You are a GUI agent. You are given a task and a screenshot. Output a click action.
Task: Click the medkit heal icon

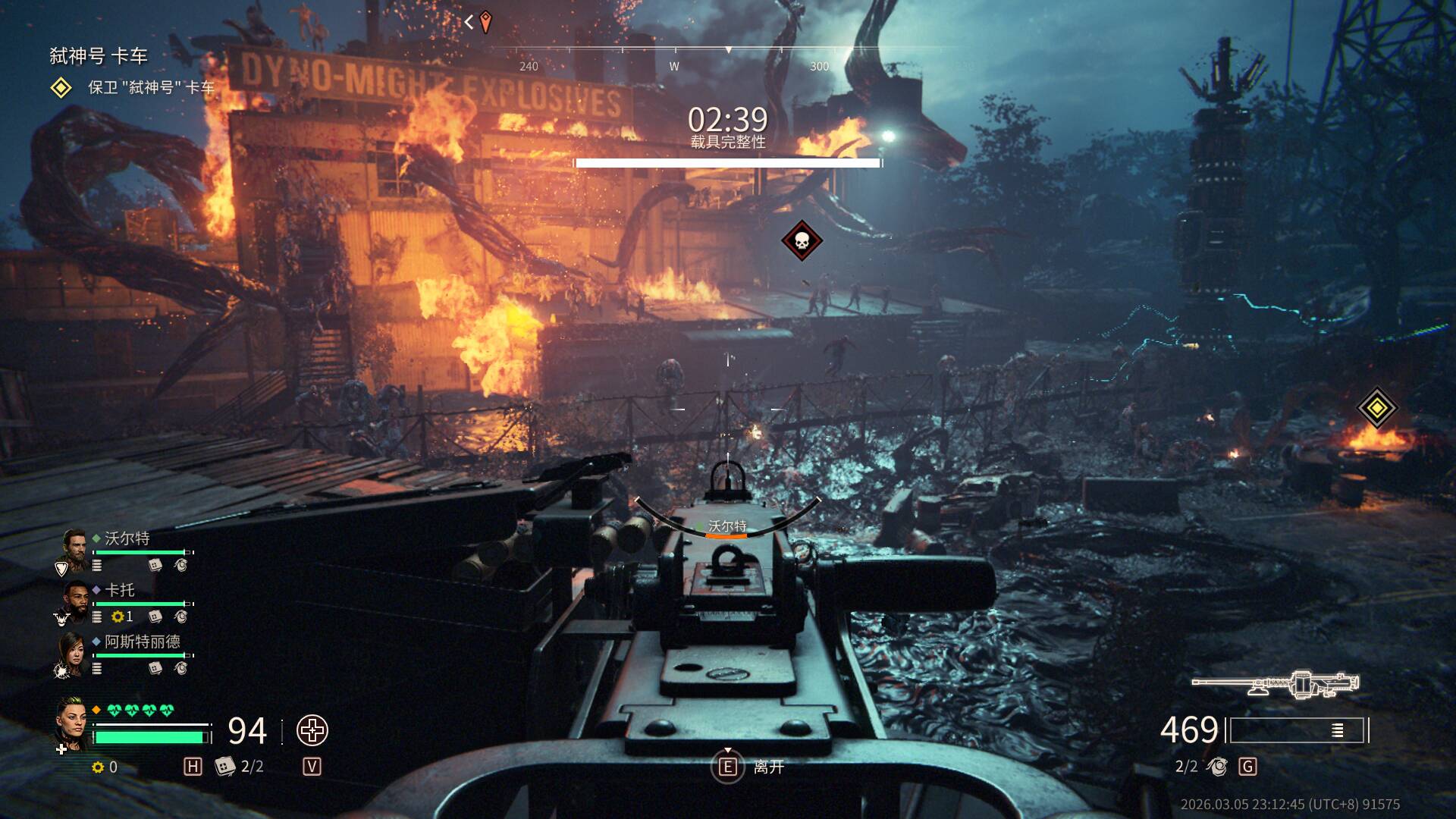tap(312, 731)
